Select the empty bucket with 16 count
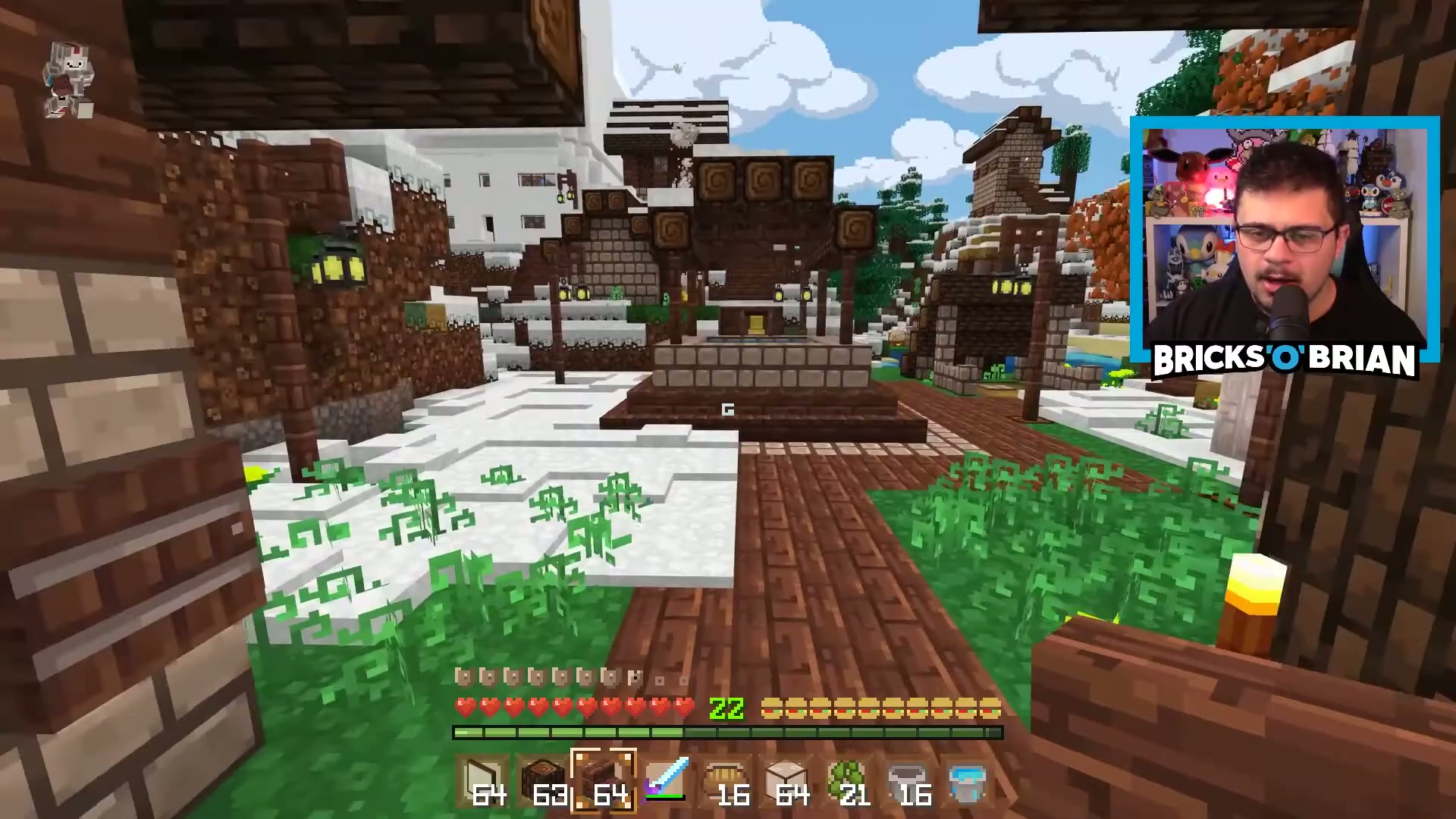 [908, 781]
